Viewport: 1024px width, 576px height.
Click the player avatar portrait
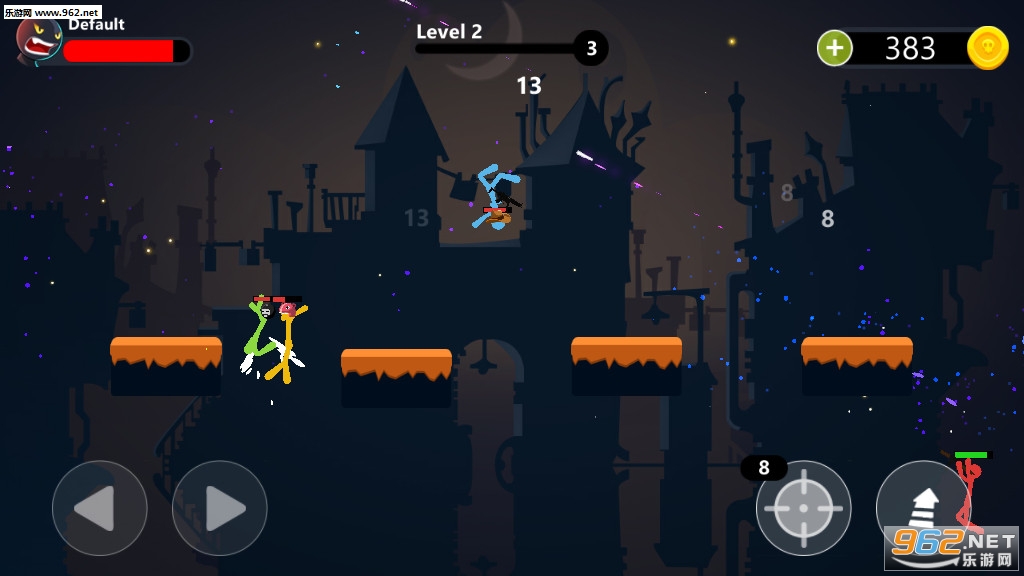pyautogui.click(x=39, y=41)
